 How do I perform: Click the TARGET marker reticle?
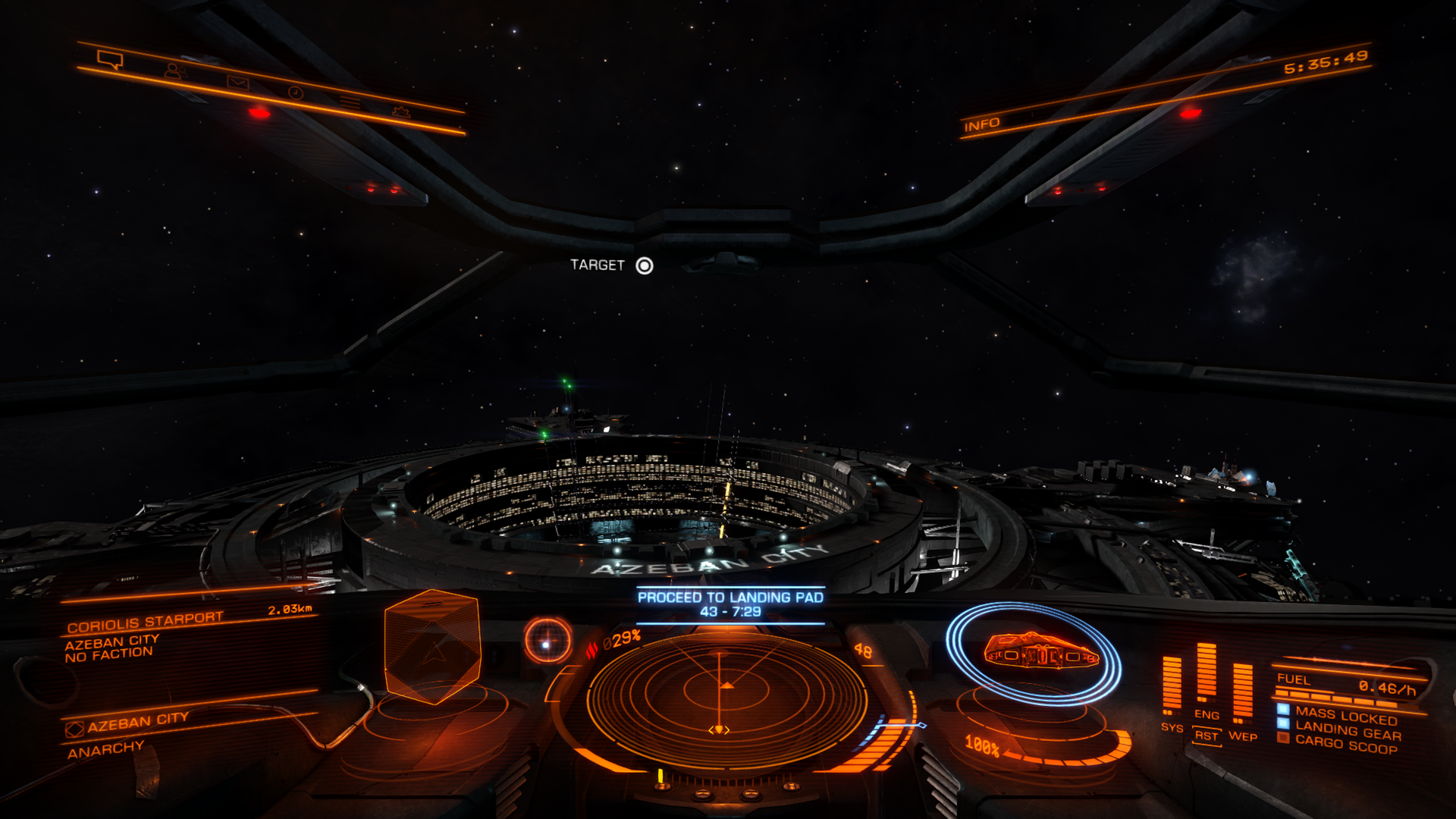tap(644, 265)
